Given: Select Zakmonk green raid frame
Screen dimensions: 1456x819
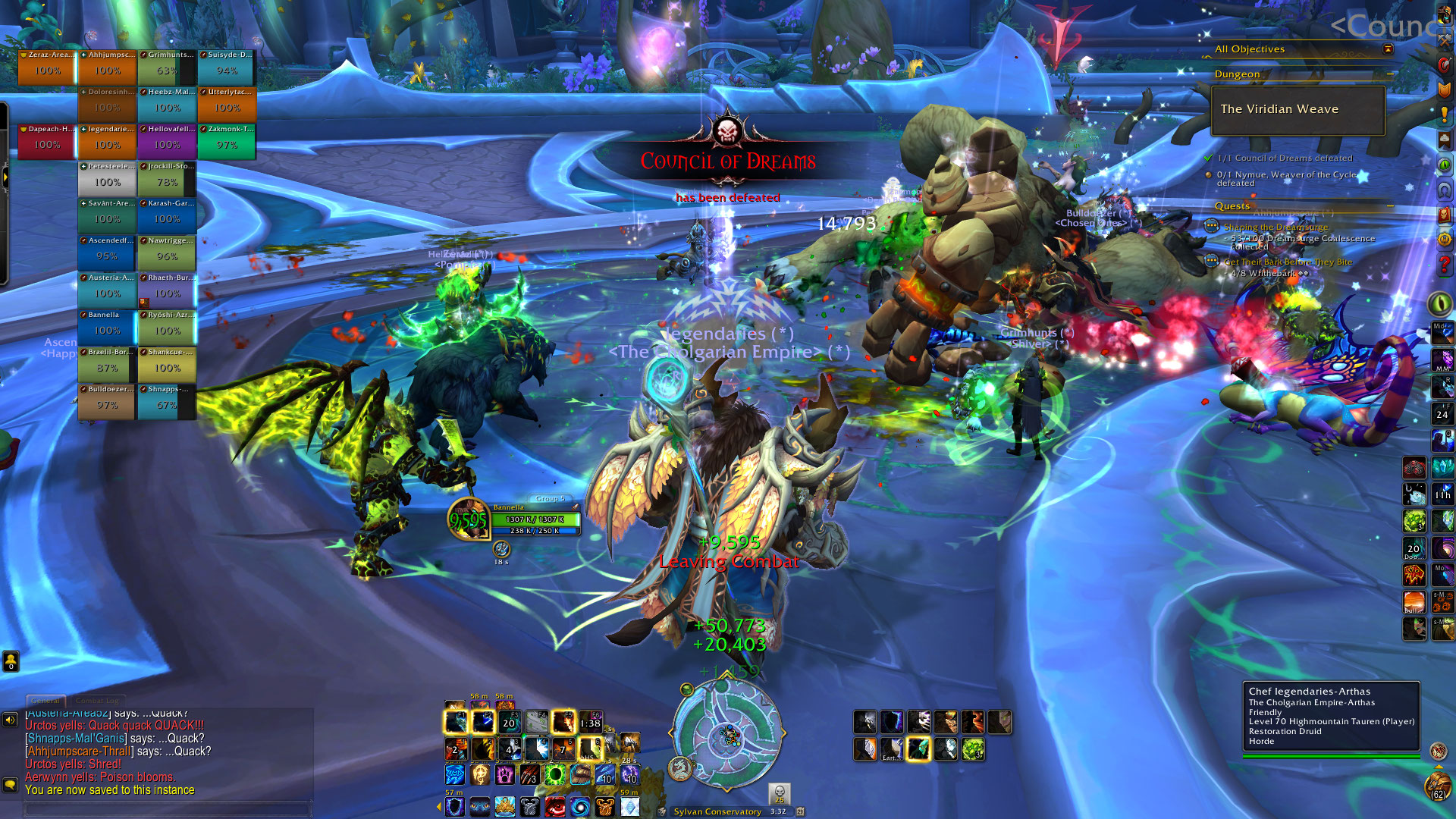Looking at the screenshot, I should [x=227, y=141].
